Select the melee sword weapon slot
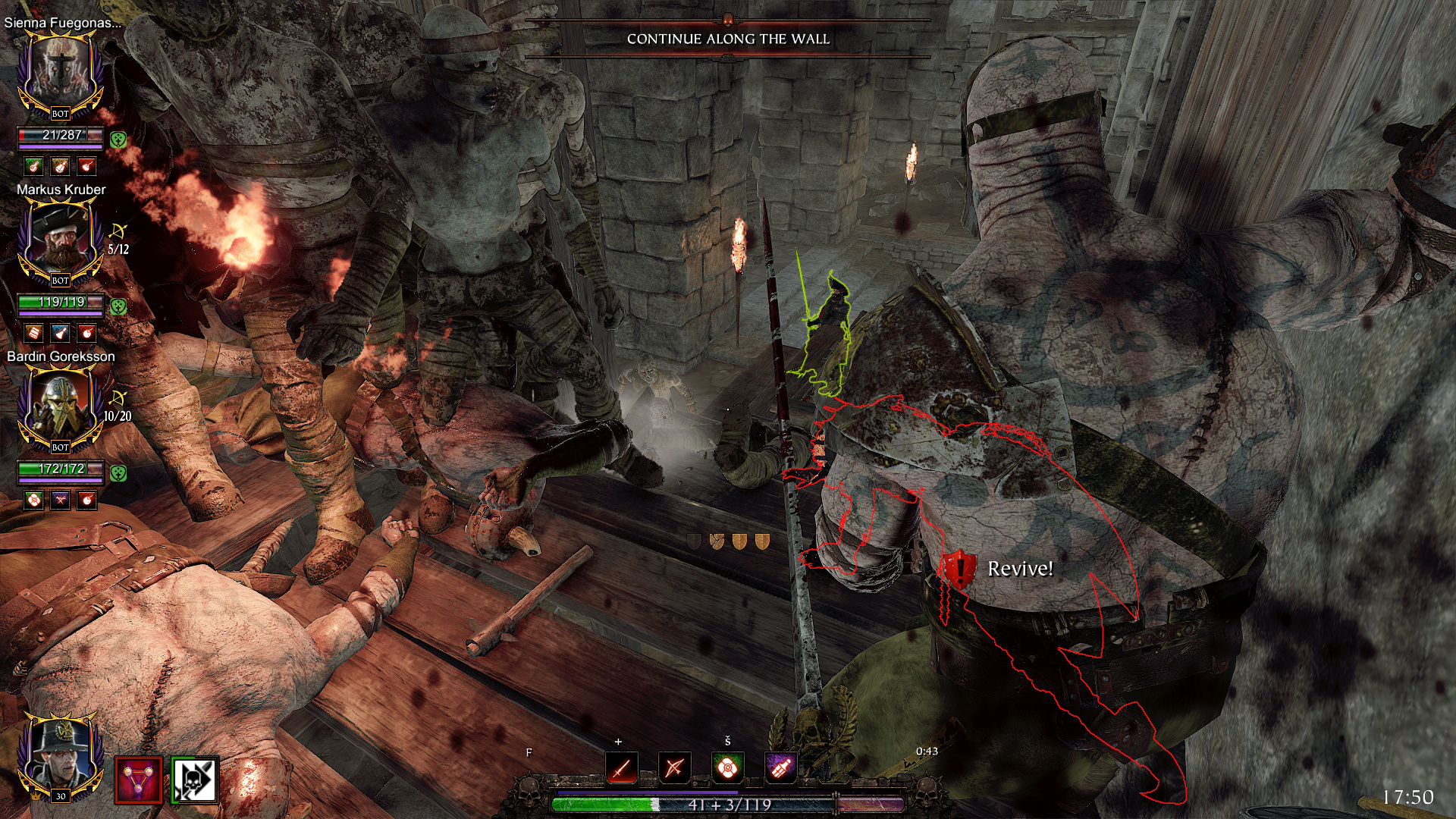This screenshot has height=819, width=1456. tap(622, 768)
